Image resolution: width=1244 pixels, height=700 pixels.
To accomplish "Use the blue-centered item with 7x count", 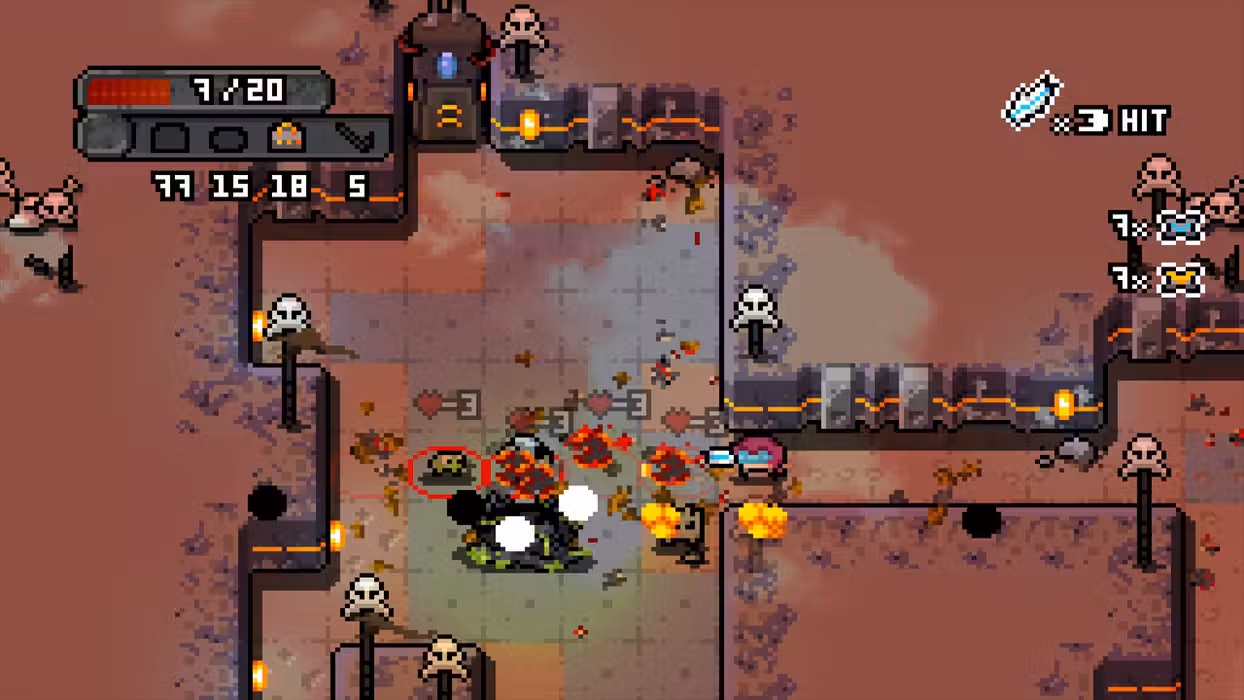I will (x=1180, y=227).
